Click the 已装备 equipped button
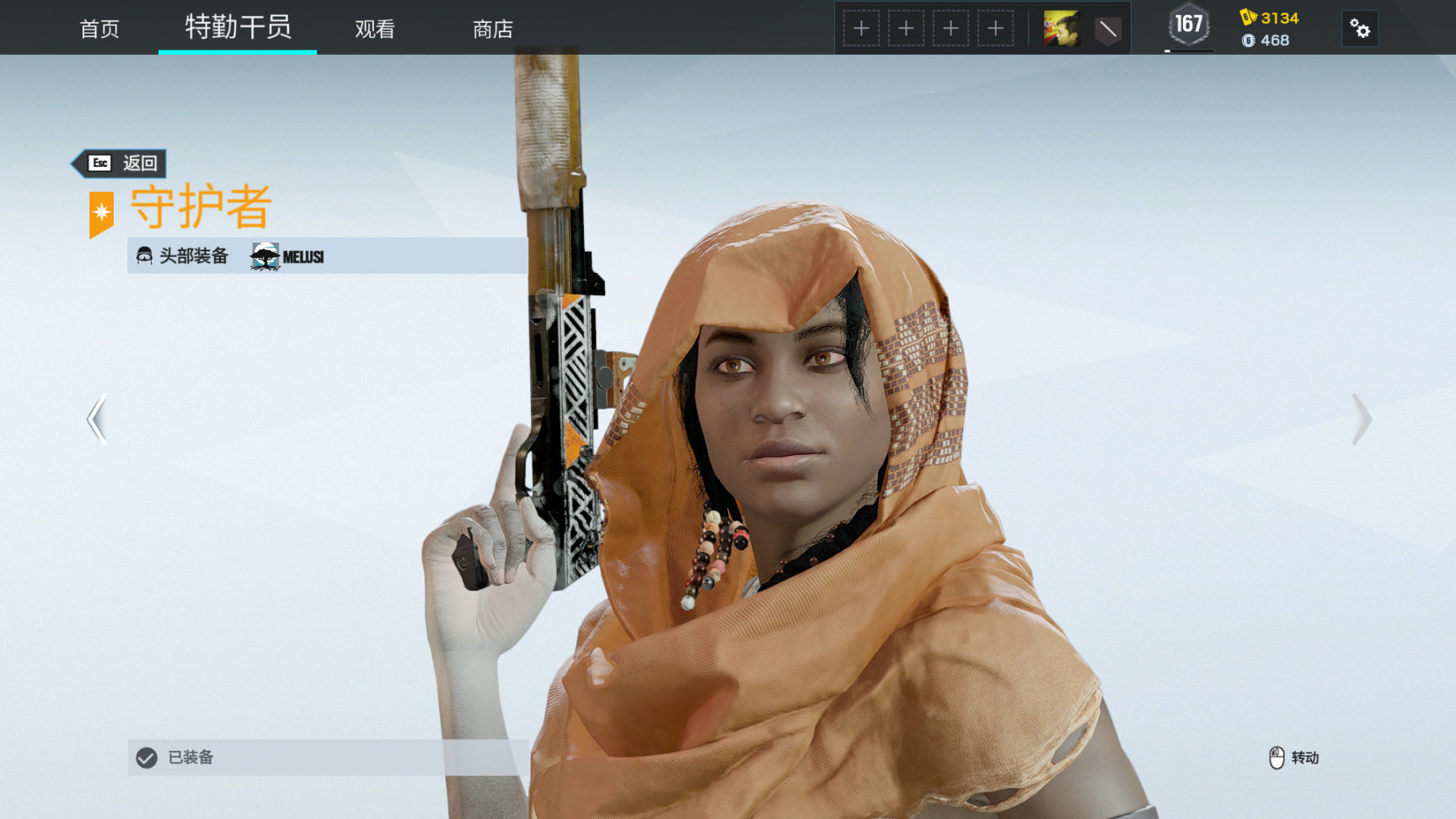1456x819 pixels. point(328,757)
